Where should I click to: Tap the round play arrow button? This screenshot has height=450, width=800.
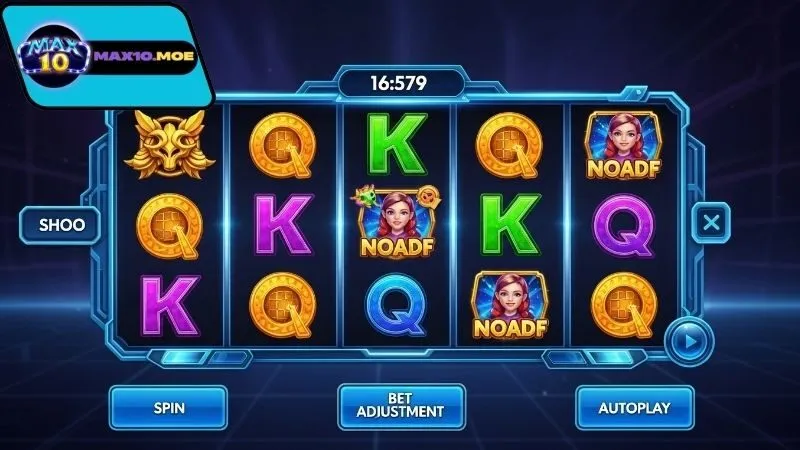[688, 340]
